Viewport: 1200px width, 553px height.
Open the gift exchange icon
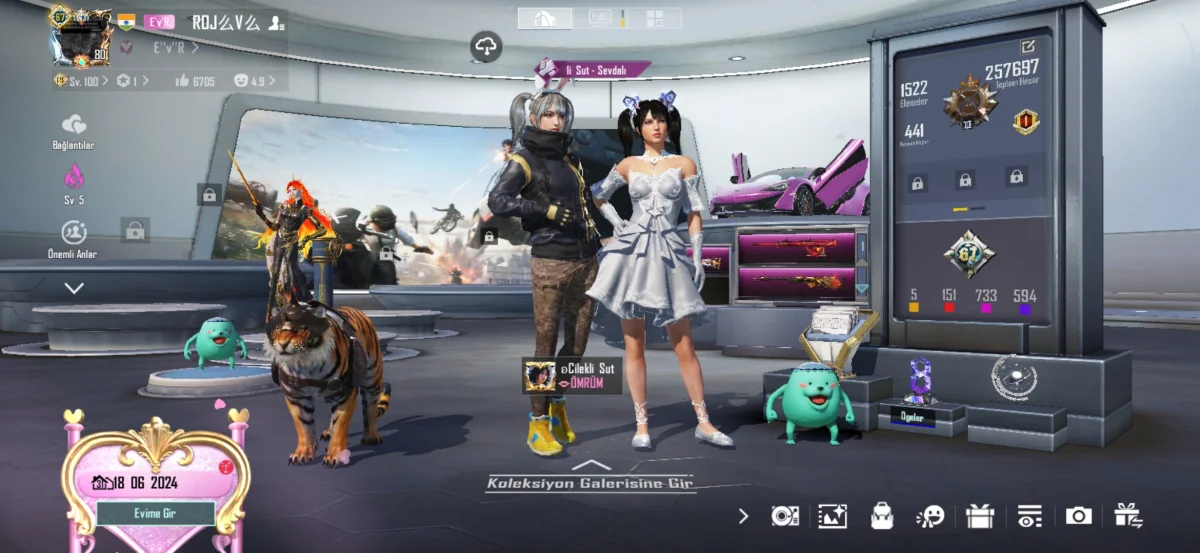(1128, 515)
